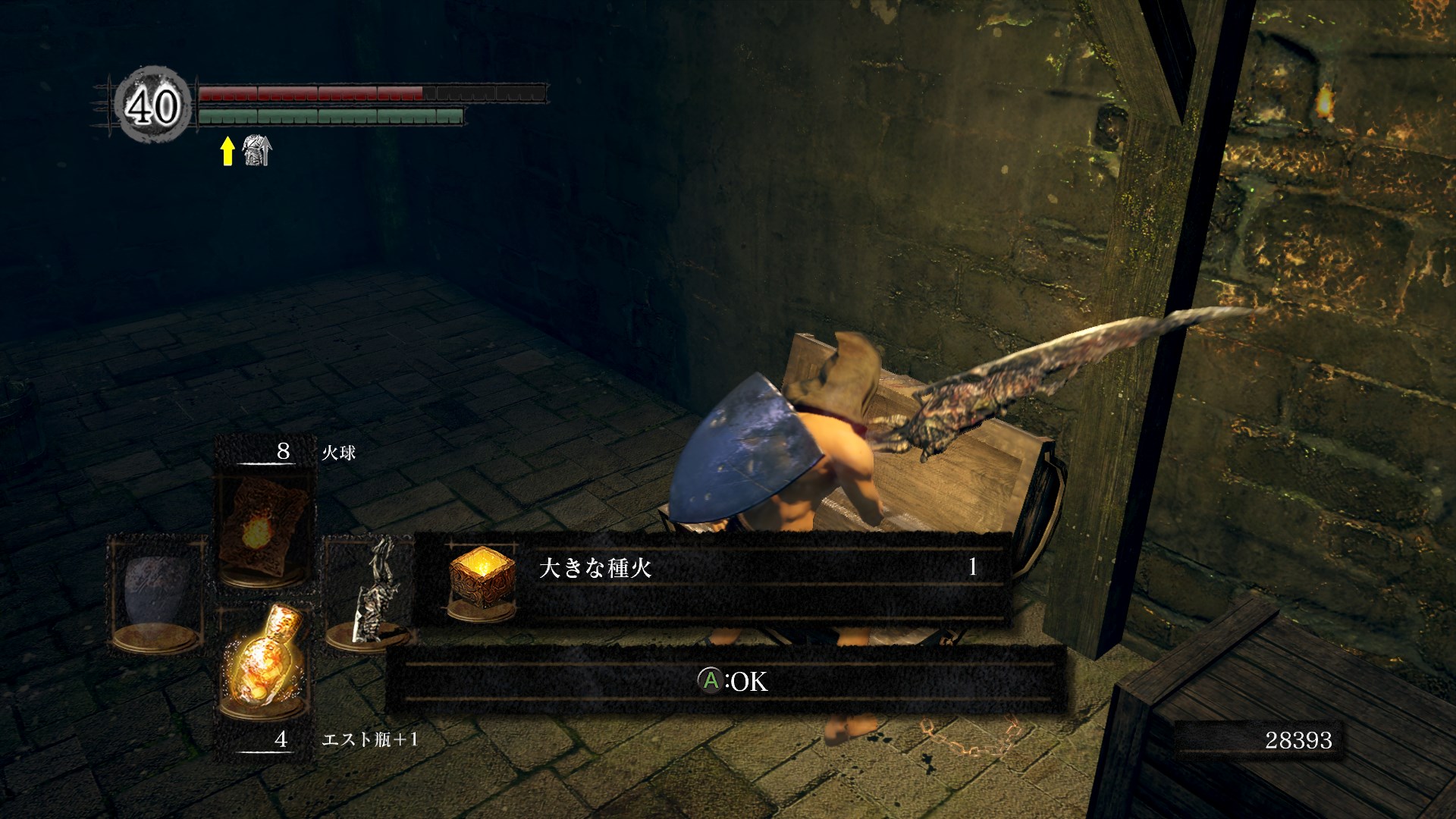Select the left-hand shield equipment slot
The width and height of the screenshot is (1456, 819).
158,594
